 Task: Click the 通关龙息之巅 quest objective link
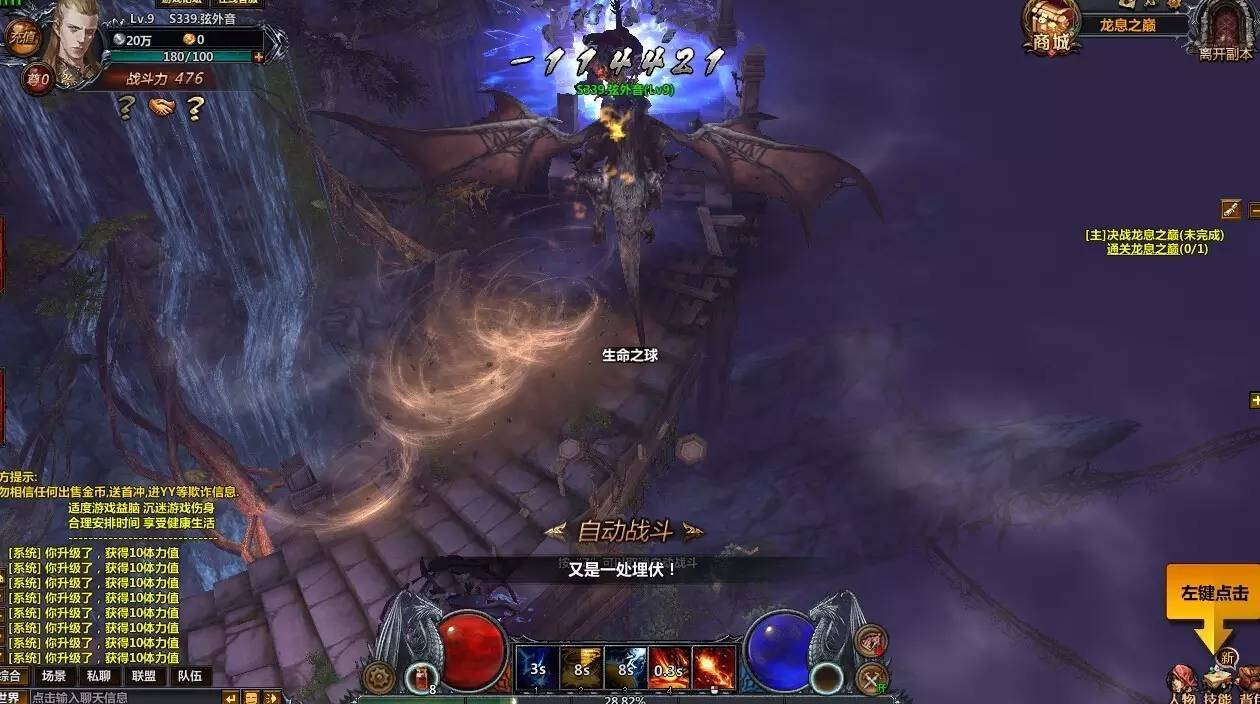(1157, 249)
